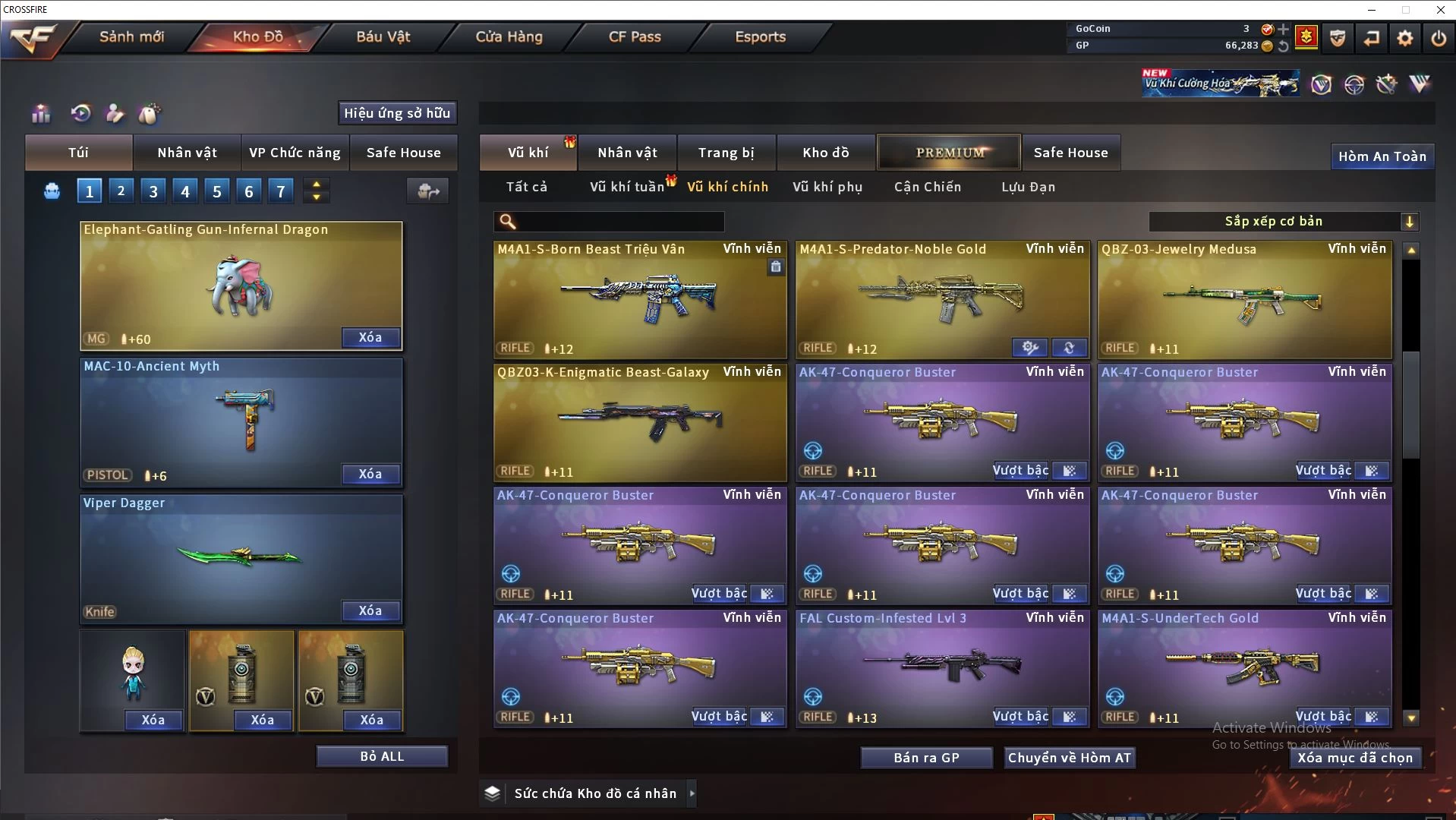This screenshot has width=1456, height=820.
Task: Click the weapon search field
Action: pos(619,222)
